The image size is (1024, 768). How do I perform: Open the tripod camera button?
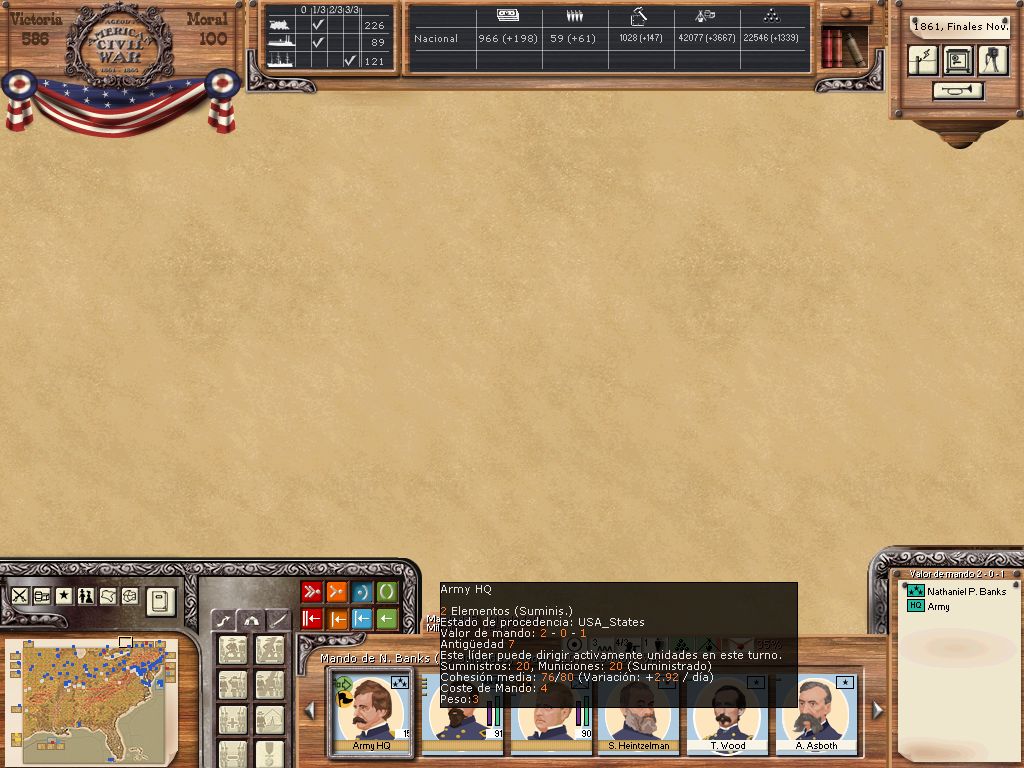point(992,61)
